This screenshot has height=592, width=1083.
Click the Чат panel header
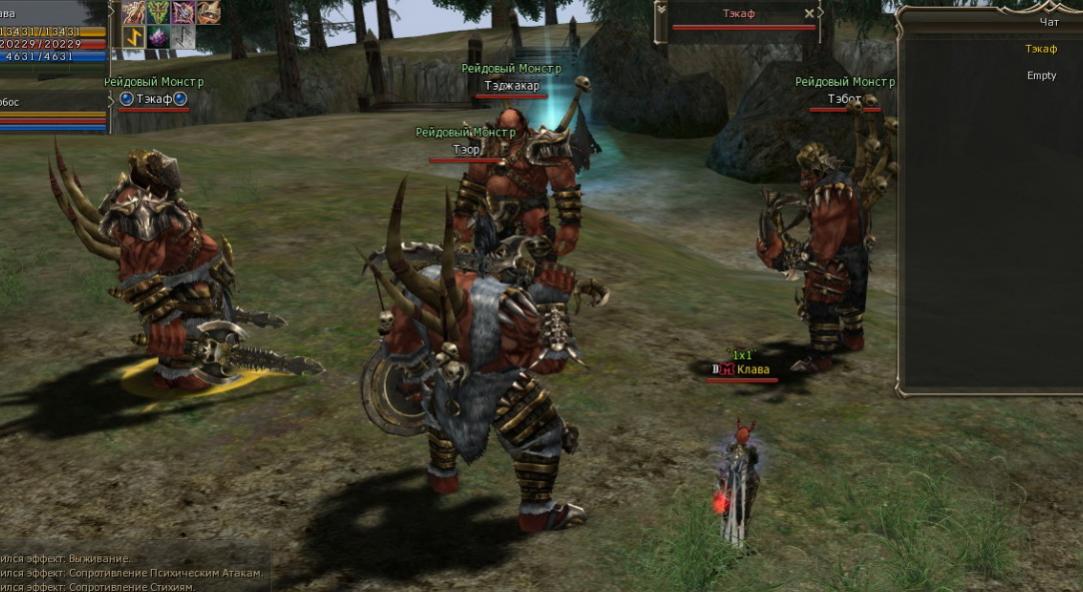pyautogui.click(x=1048, y=21)
